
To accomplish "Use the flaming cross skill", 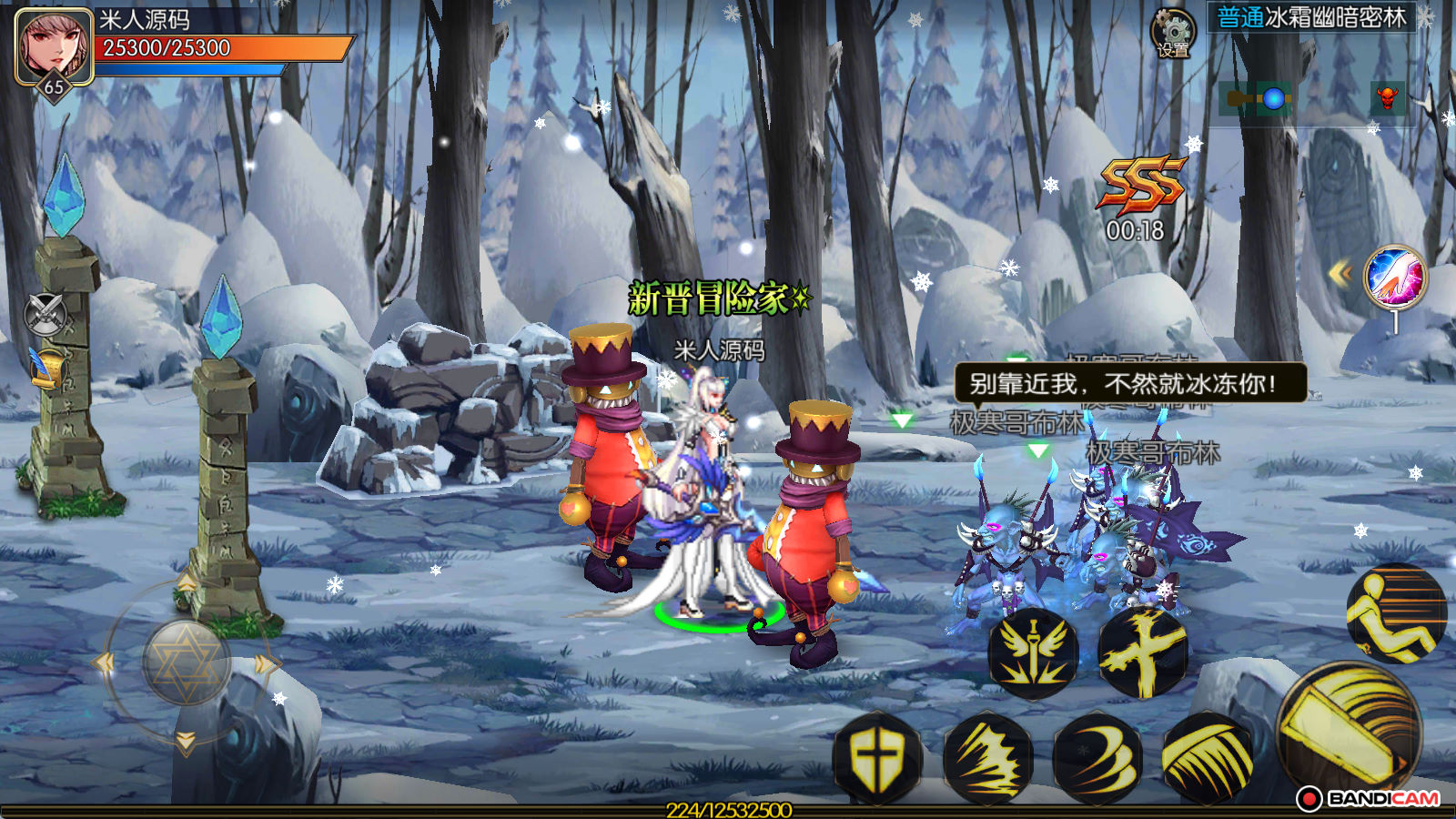I will point(1143,651).
